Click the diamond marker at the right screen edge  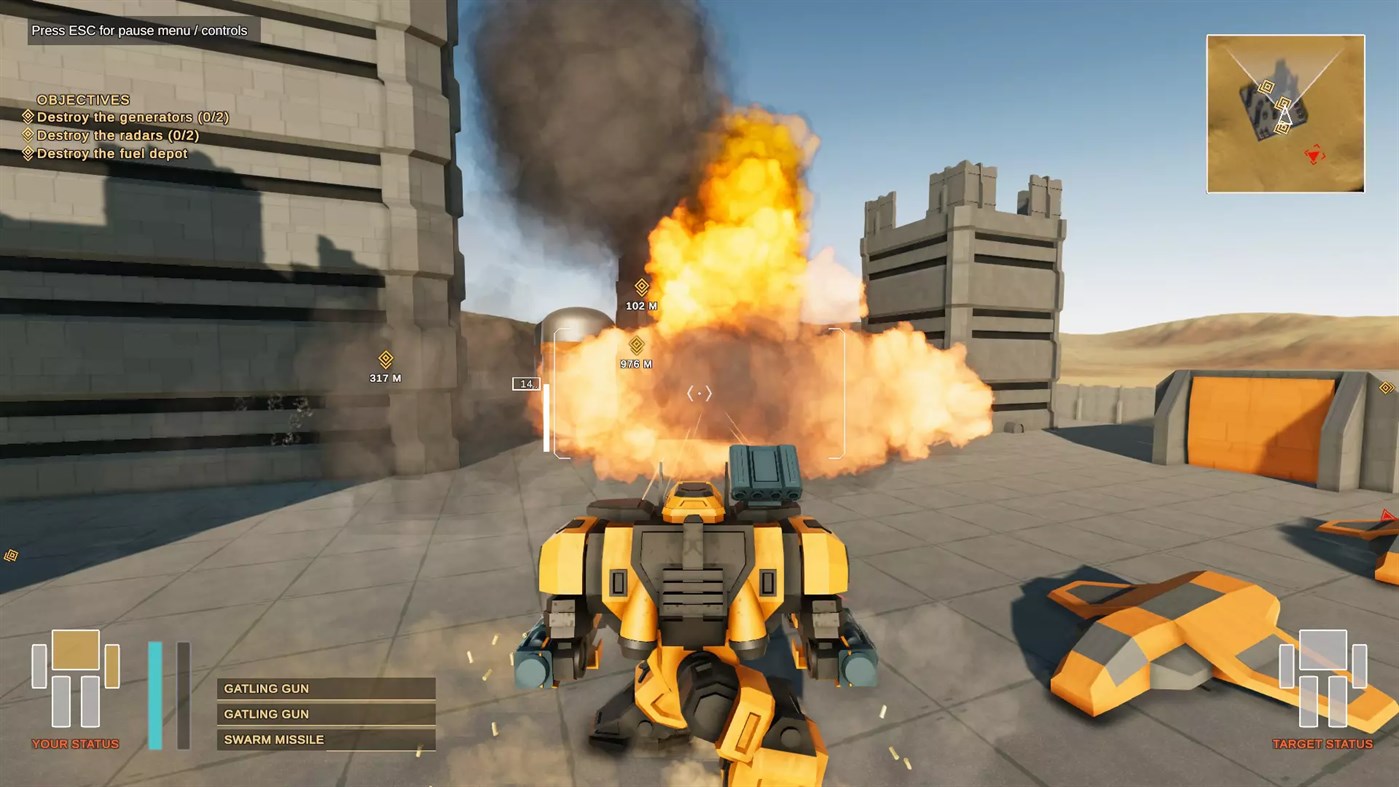point(1388,388)
